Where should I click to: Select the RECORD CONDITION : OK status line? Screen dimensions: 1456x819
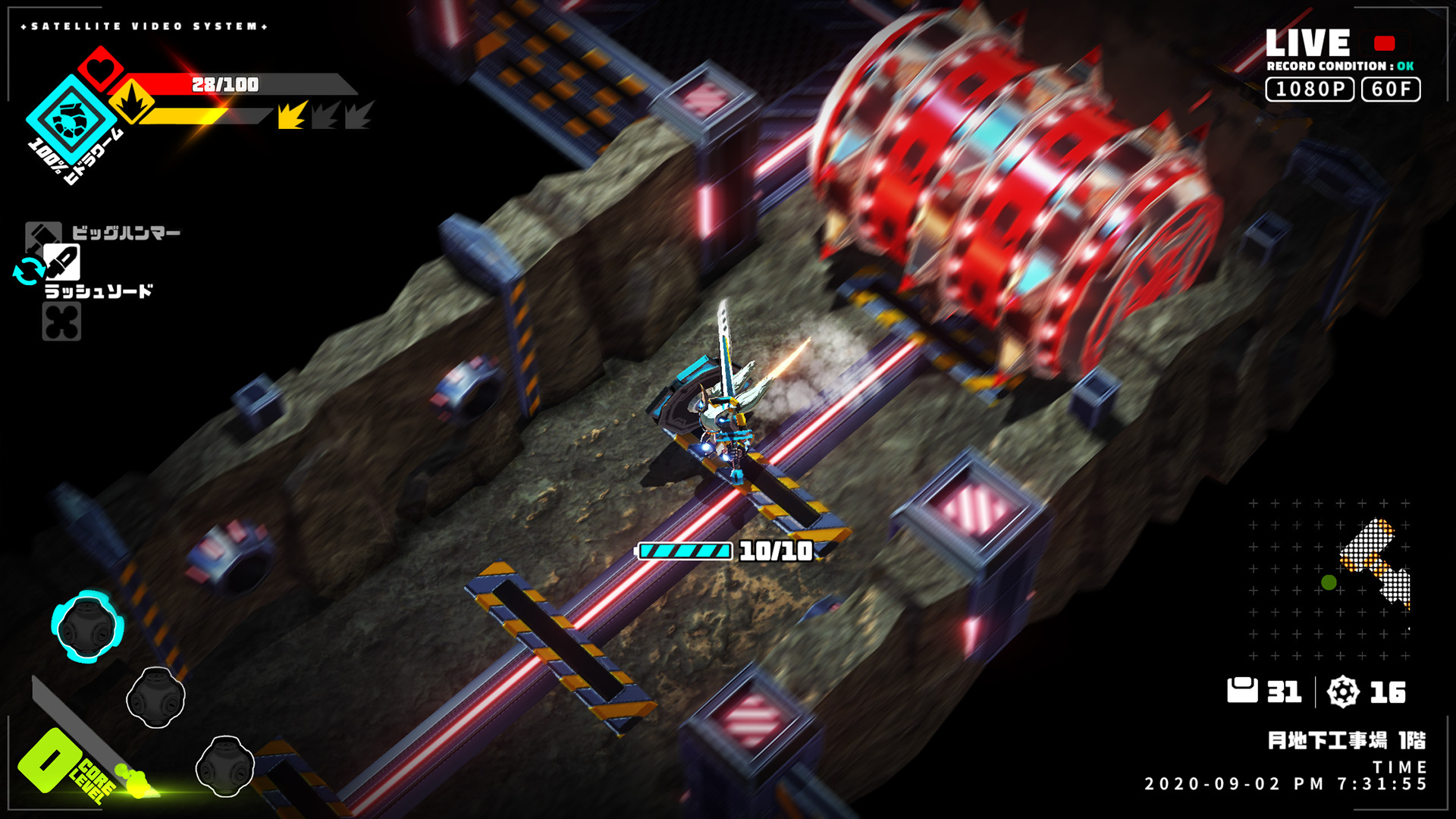click(1340, 67)
